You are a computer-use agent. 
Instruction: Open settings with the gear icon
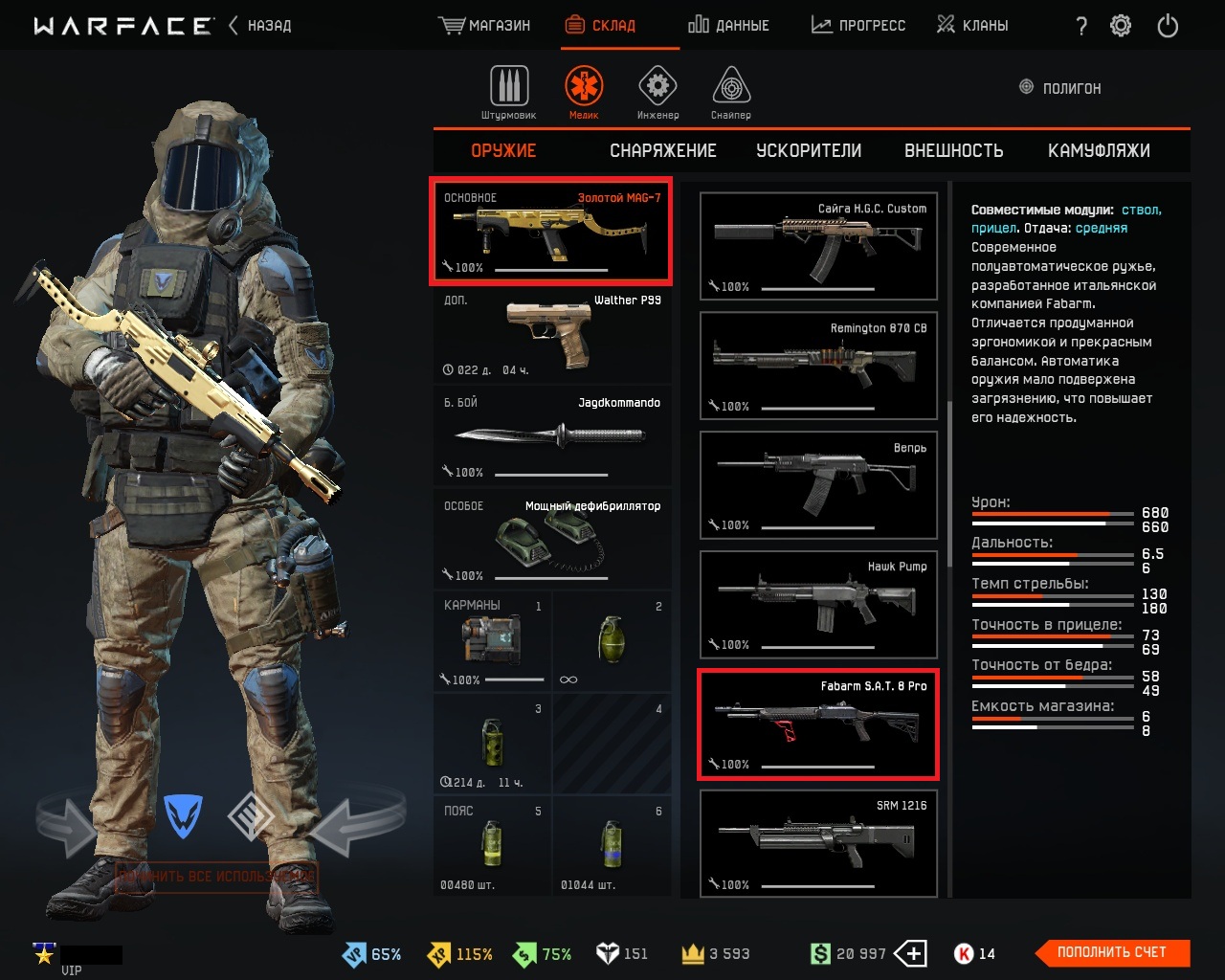pyautogui.click(x=1121, y=26)
